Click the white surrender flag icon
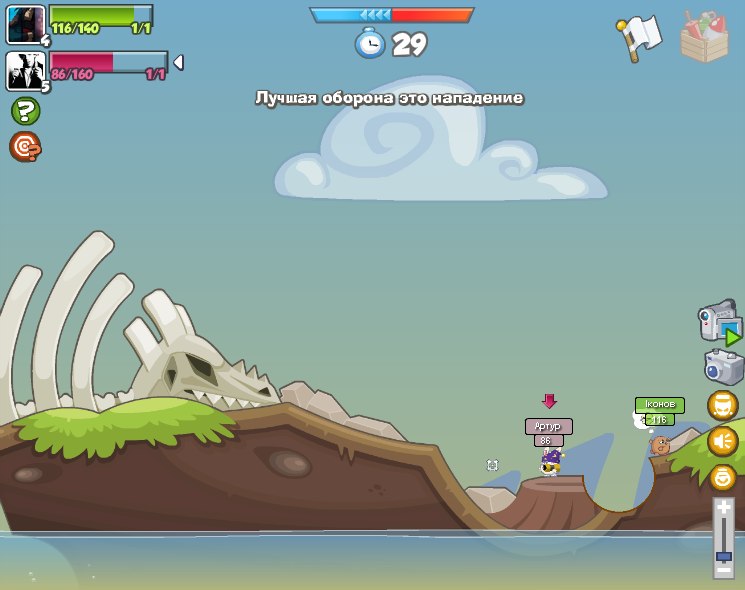745x590 pixels. point(638,38)
